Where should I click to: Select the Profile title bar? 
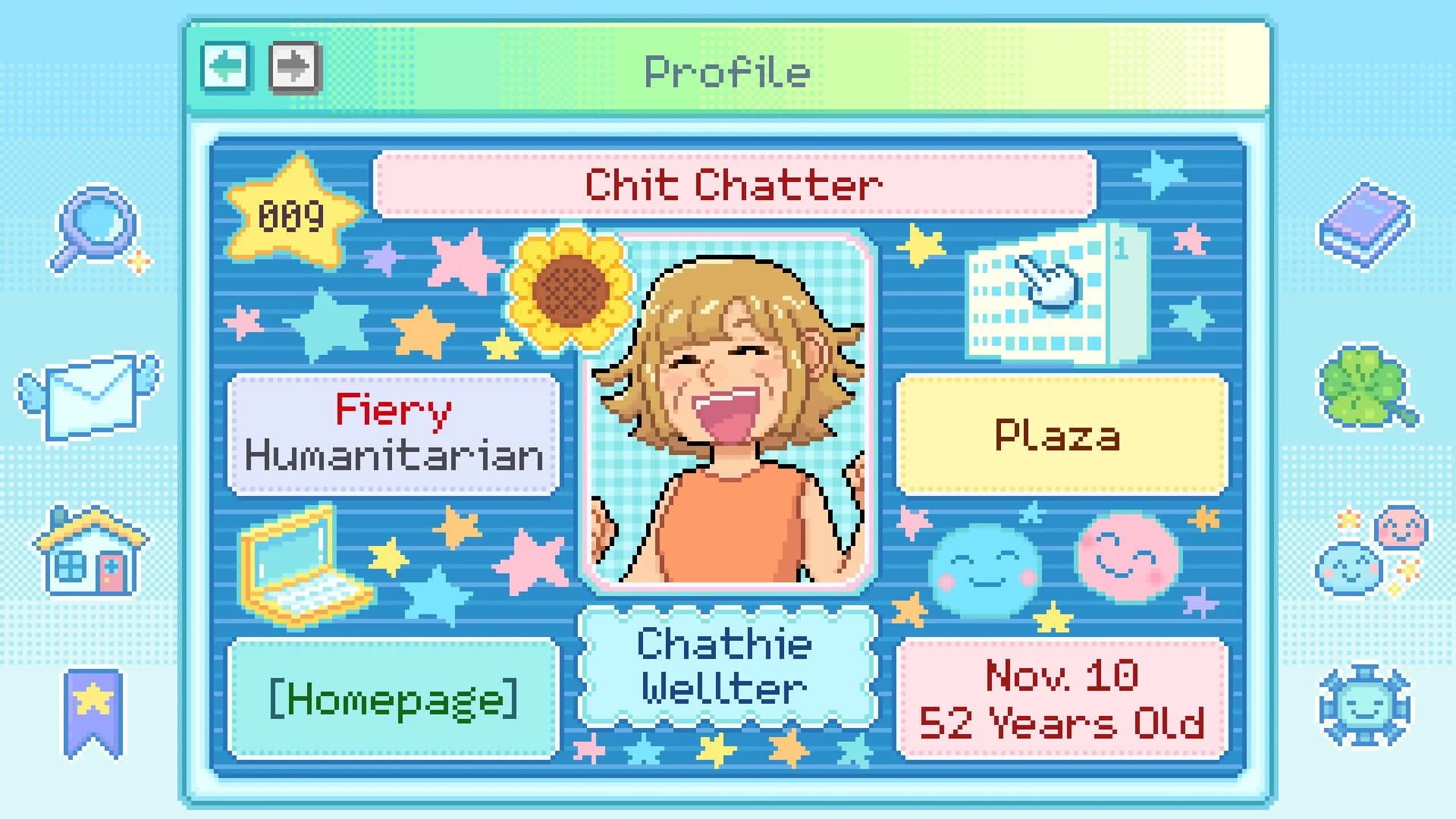726,72
